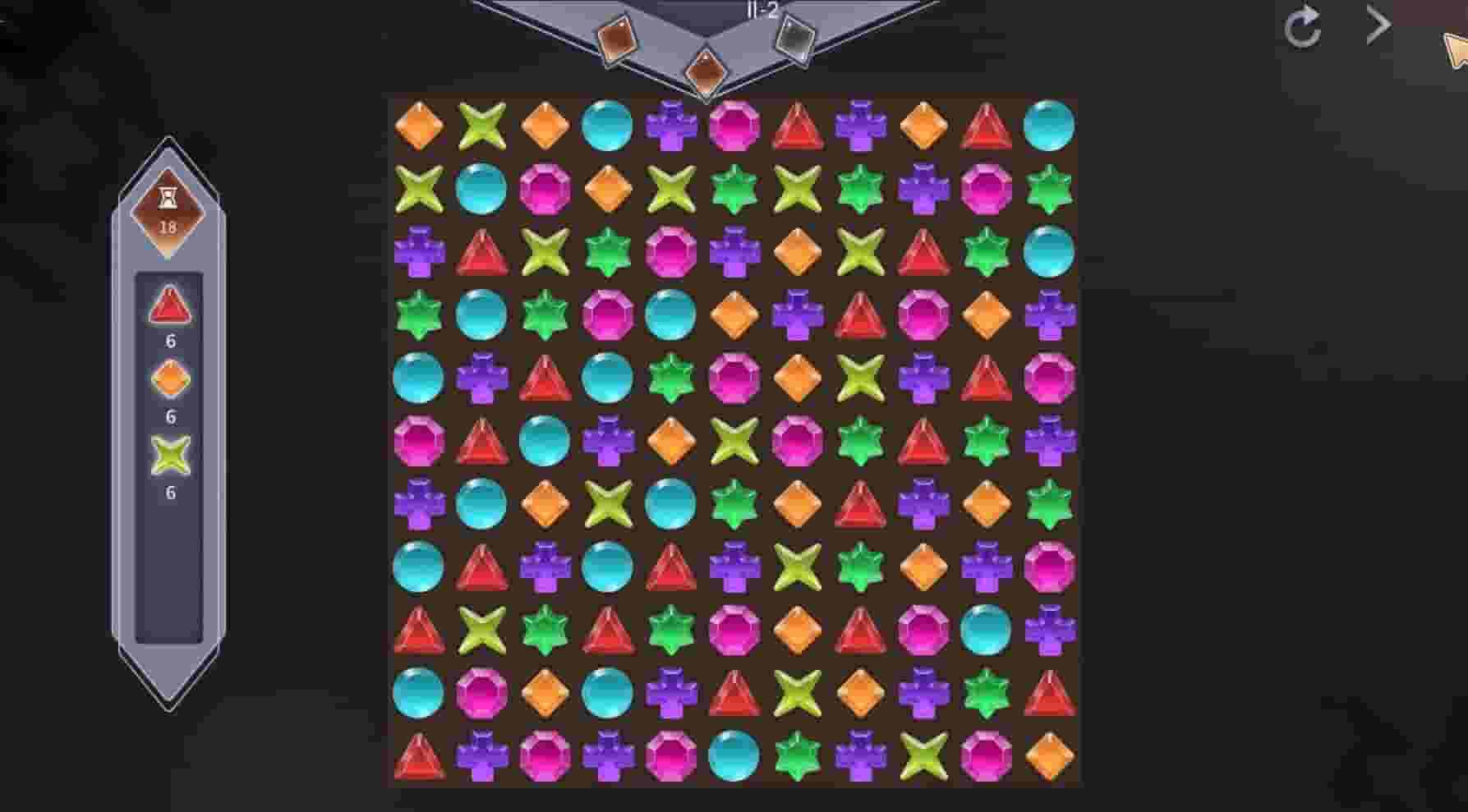Select the orange diamond in top-left board corner
The image size is (1468, 812).
pyautogui.click(x=419, y=125)
